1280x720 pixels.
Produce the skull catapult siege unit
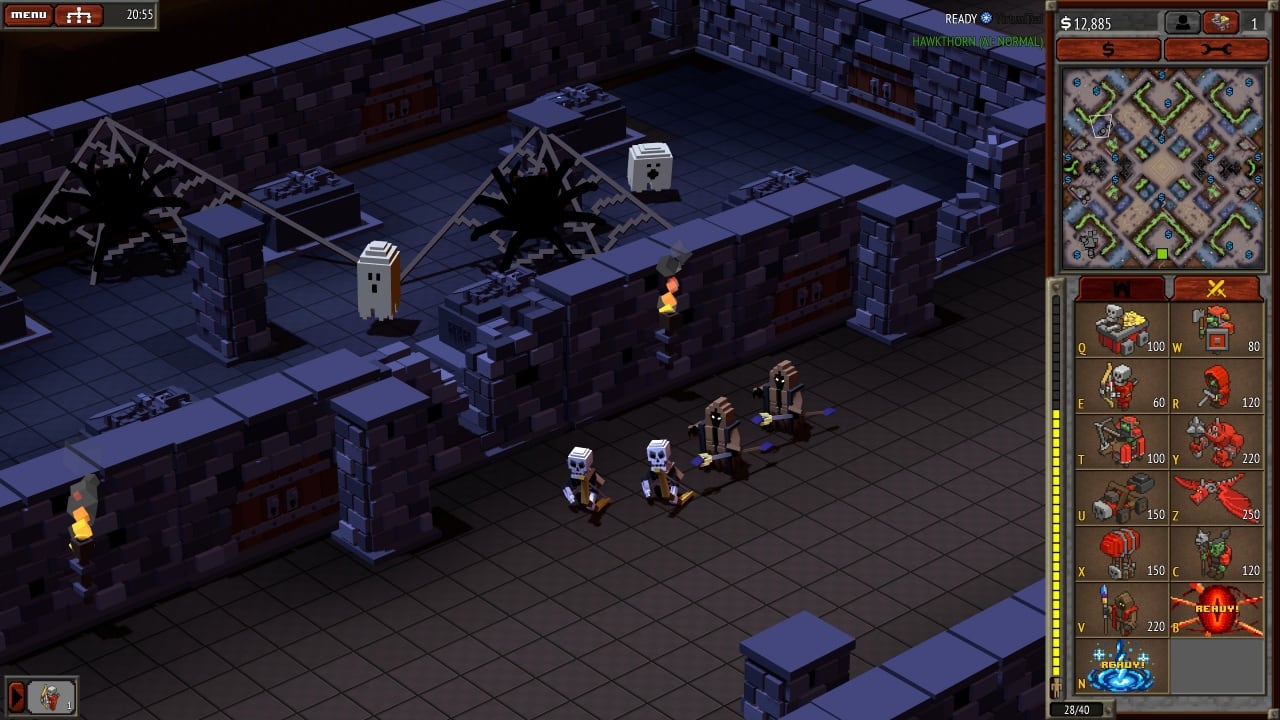[x=1121, y=498]
